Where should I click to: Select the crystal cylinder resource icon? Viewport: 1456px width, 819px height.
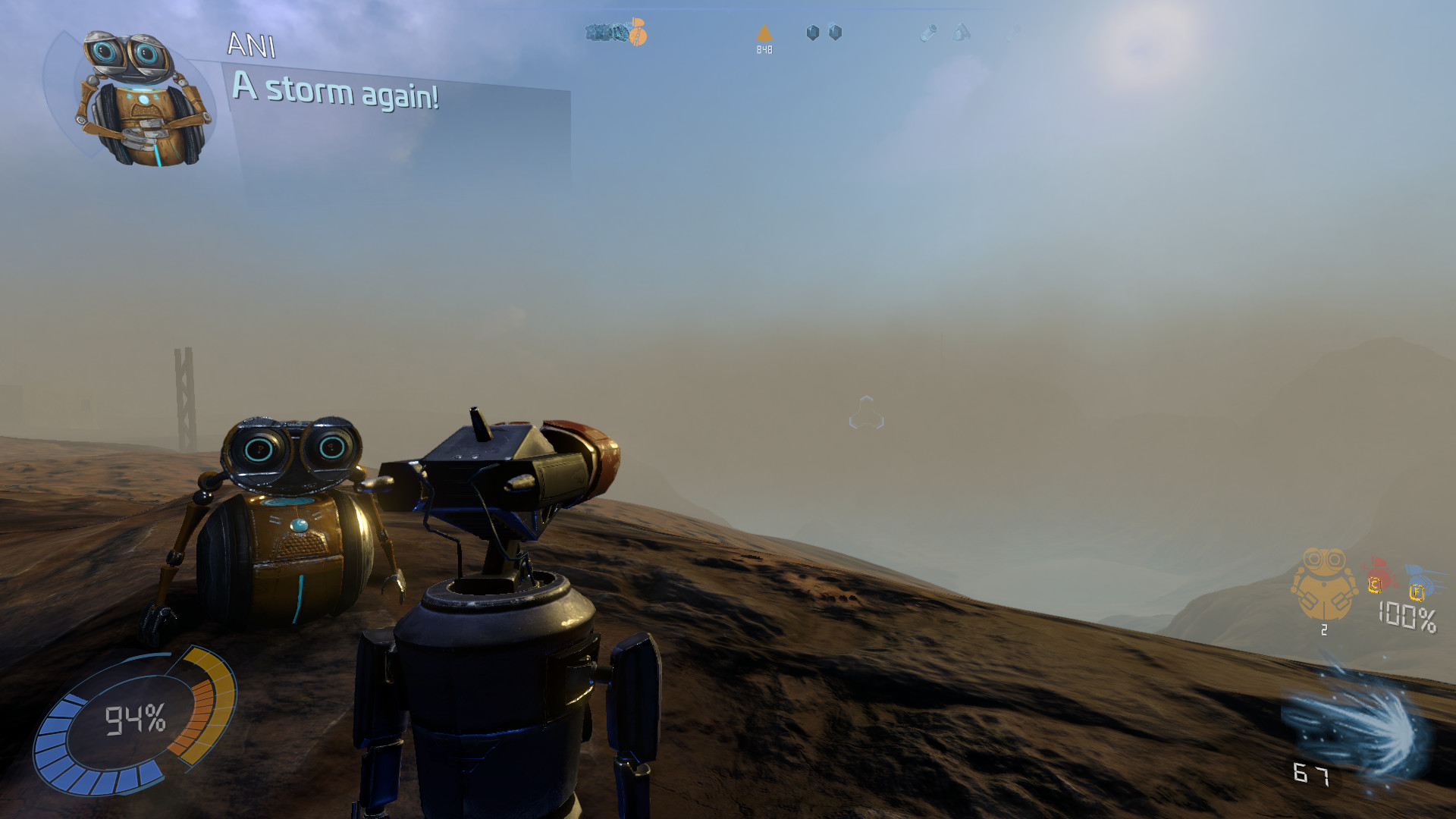928,33
